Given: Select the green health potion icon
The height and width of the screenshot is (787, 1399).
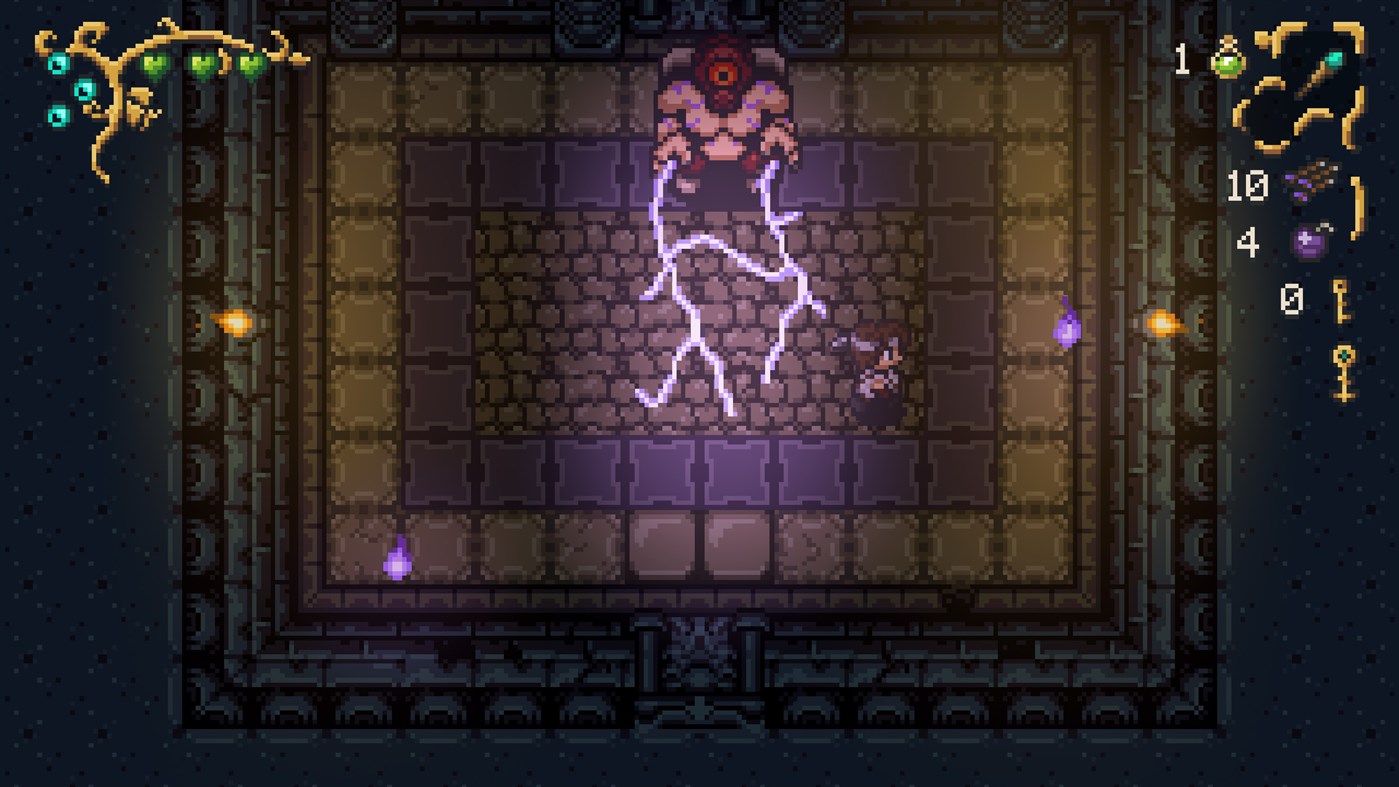Looking at the screenshot, I should tap(1227, 62).
